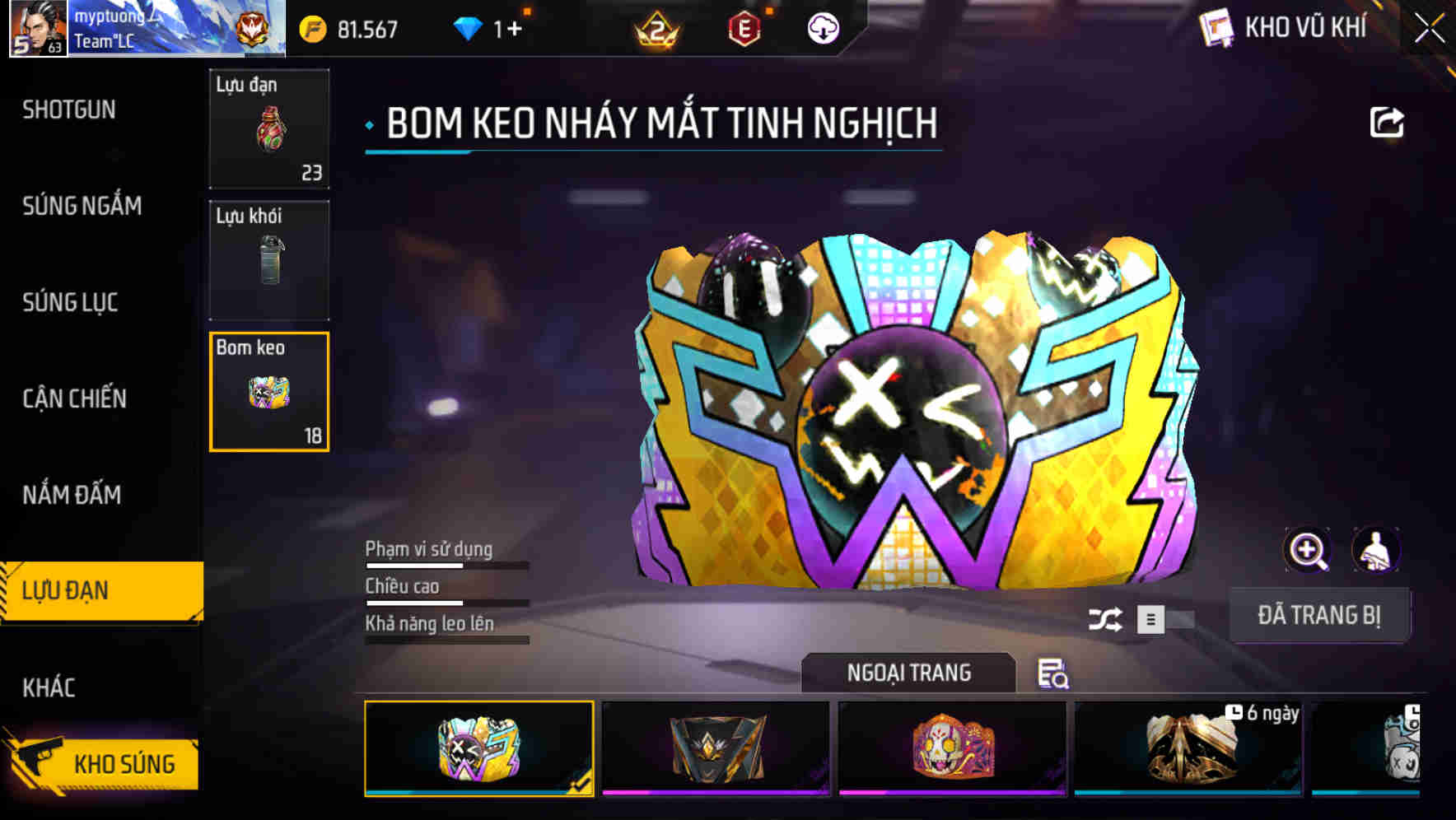
Task: Select the Bom keo item slot
Action: (x=269, y=392)
